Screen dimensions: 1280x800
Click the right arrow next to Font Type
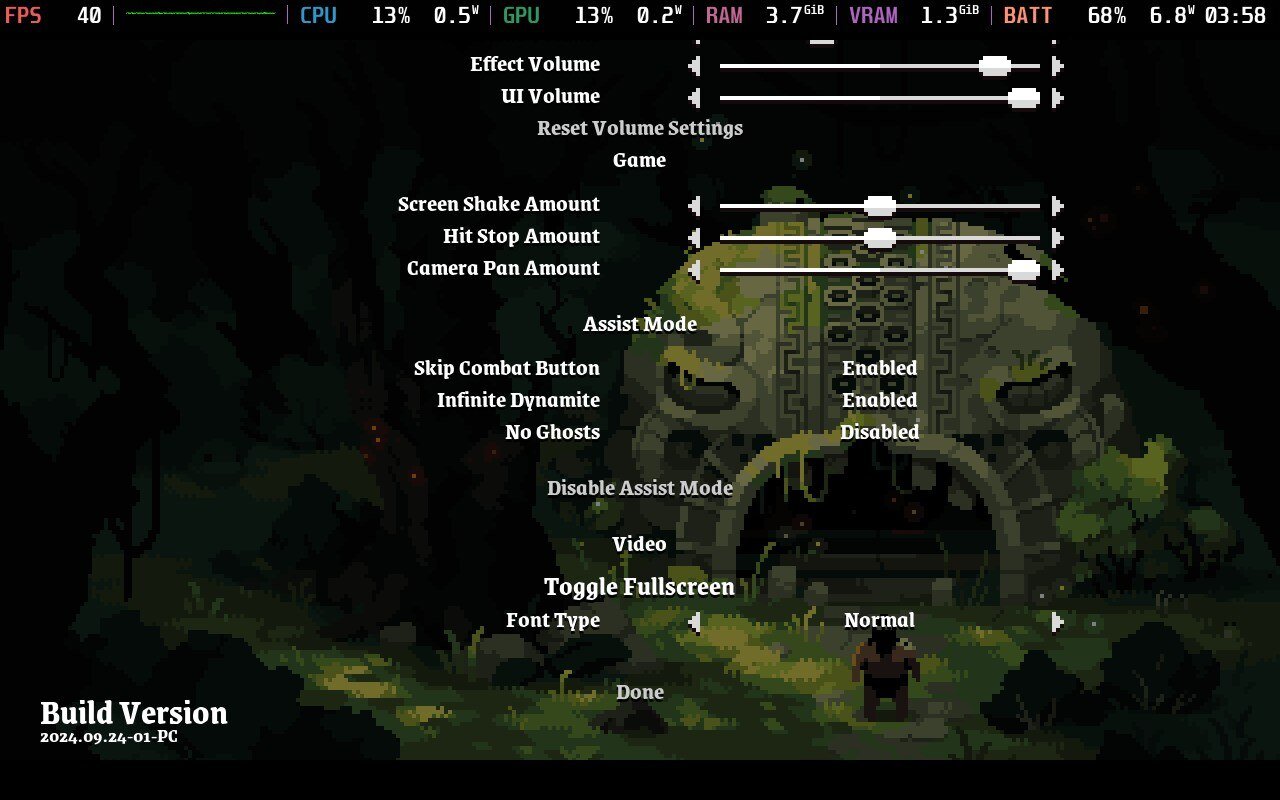pos(1057,621)
